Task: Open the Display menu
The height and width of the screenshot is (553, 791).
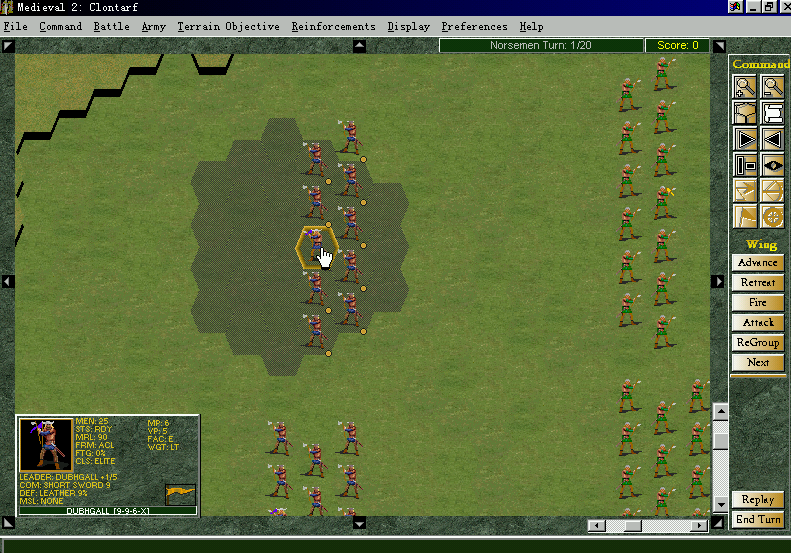Action: [408, 26]
